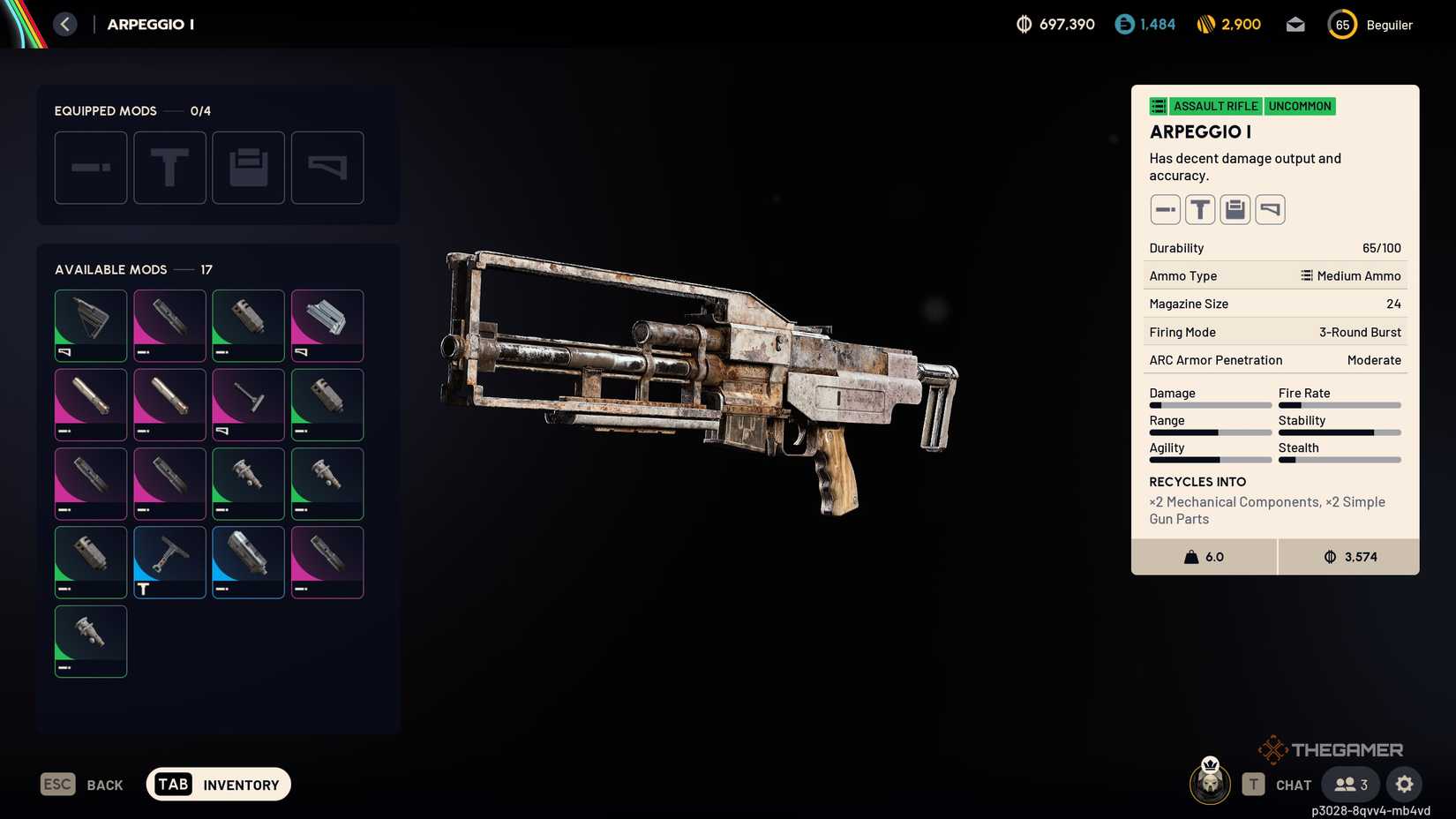Open the magazine mod slot
1456x819 pixels.
(248, 168)
